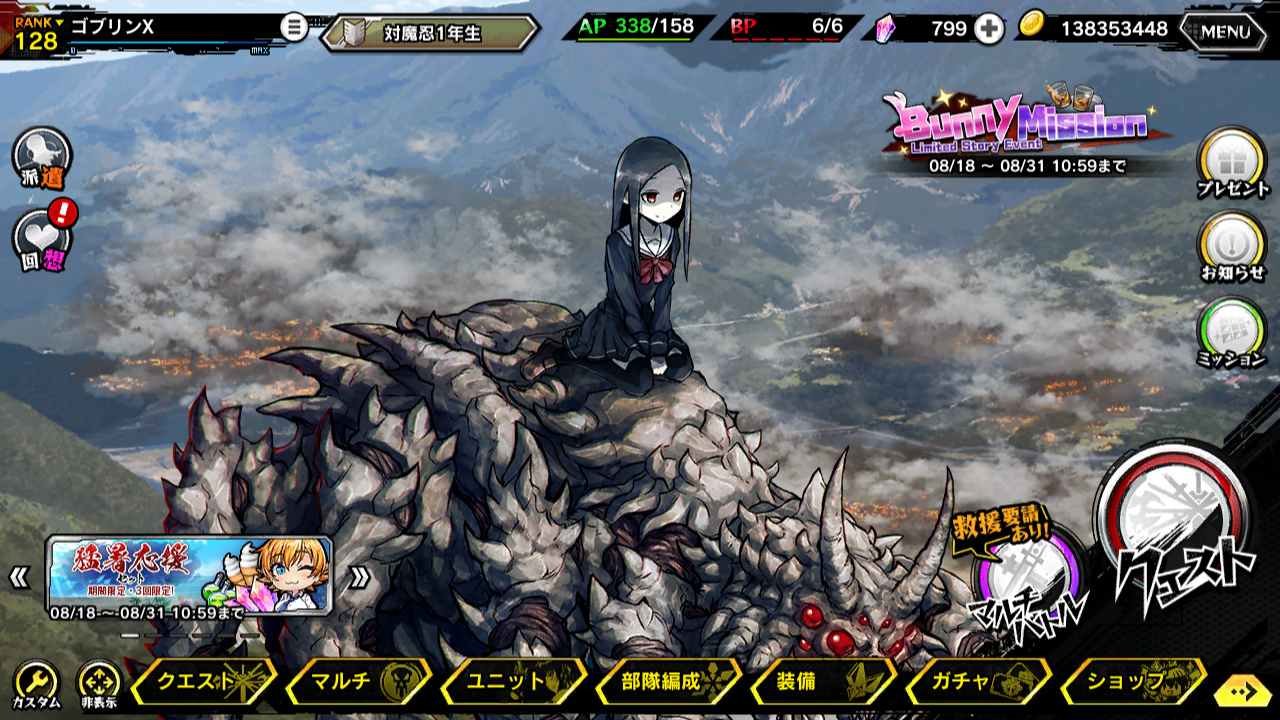Screen dimensions: 1280x720
Task: Toggle the 非表示 hide interface icon
Action: pos(98,685)
